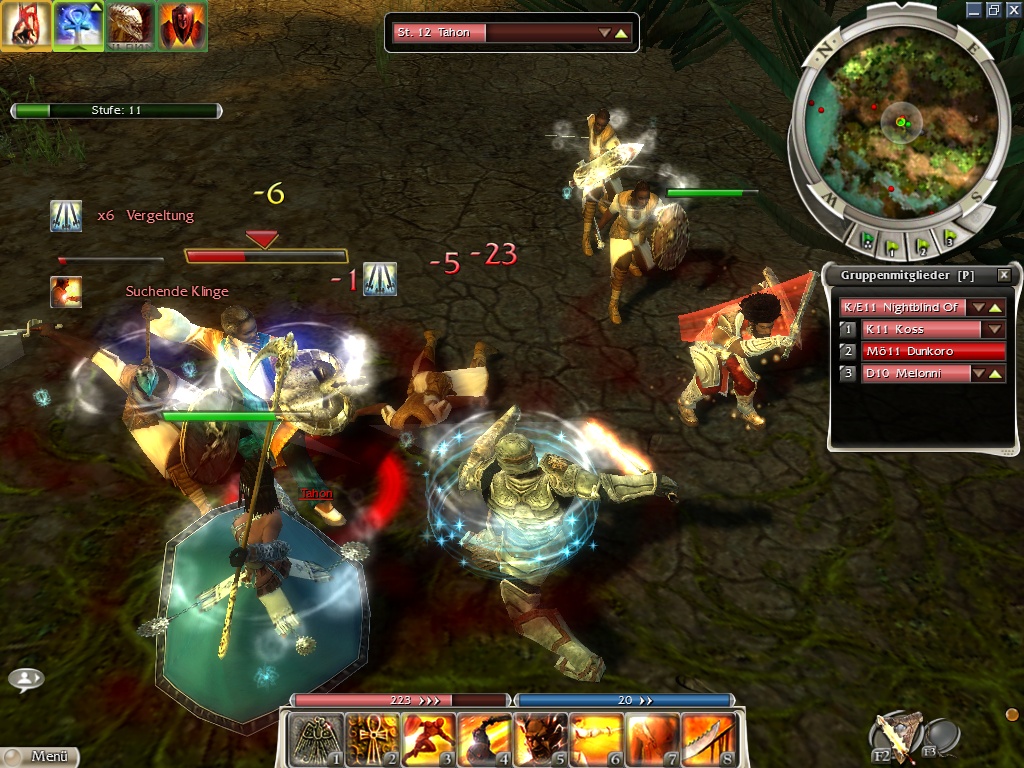
Task: Activate the sprinting figure skill in slot 3
Action: pyautogui.click(x=428, y=739)
